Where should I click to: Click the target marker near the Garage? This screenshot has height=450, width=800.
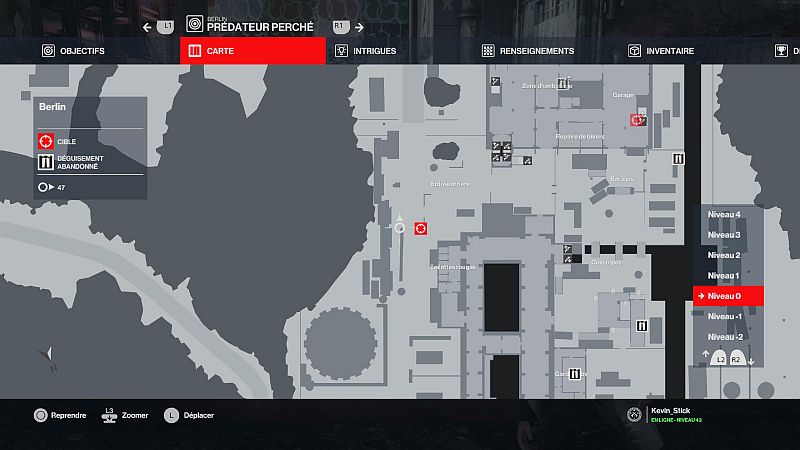pyautogui.click(x=637, y=120)
